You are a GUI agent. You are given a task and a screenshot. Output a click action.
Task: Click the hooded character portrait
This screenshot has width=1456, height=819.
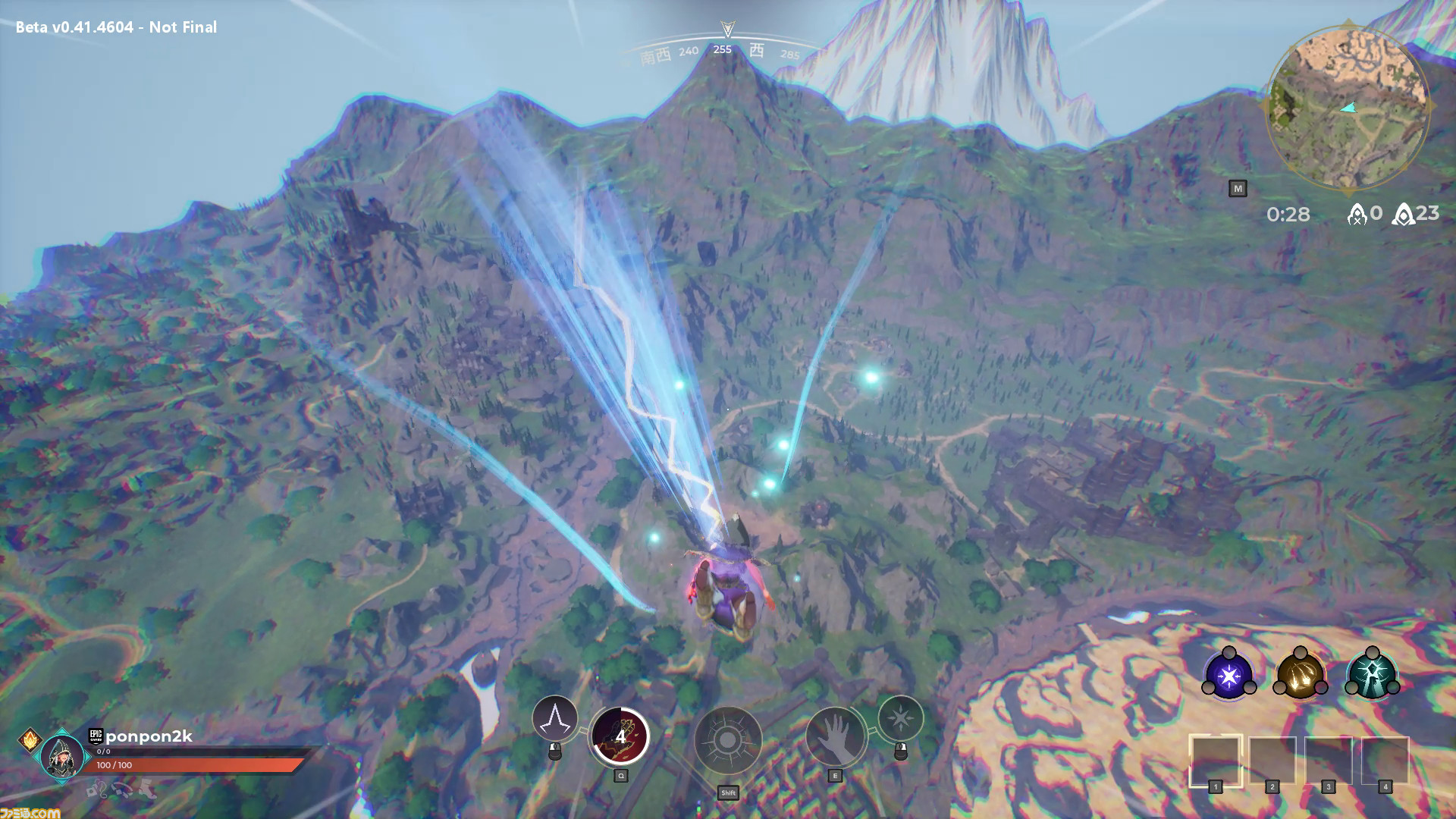coord(62,756)
